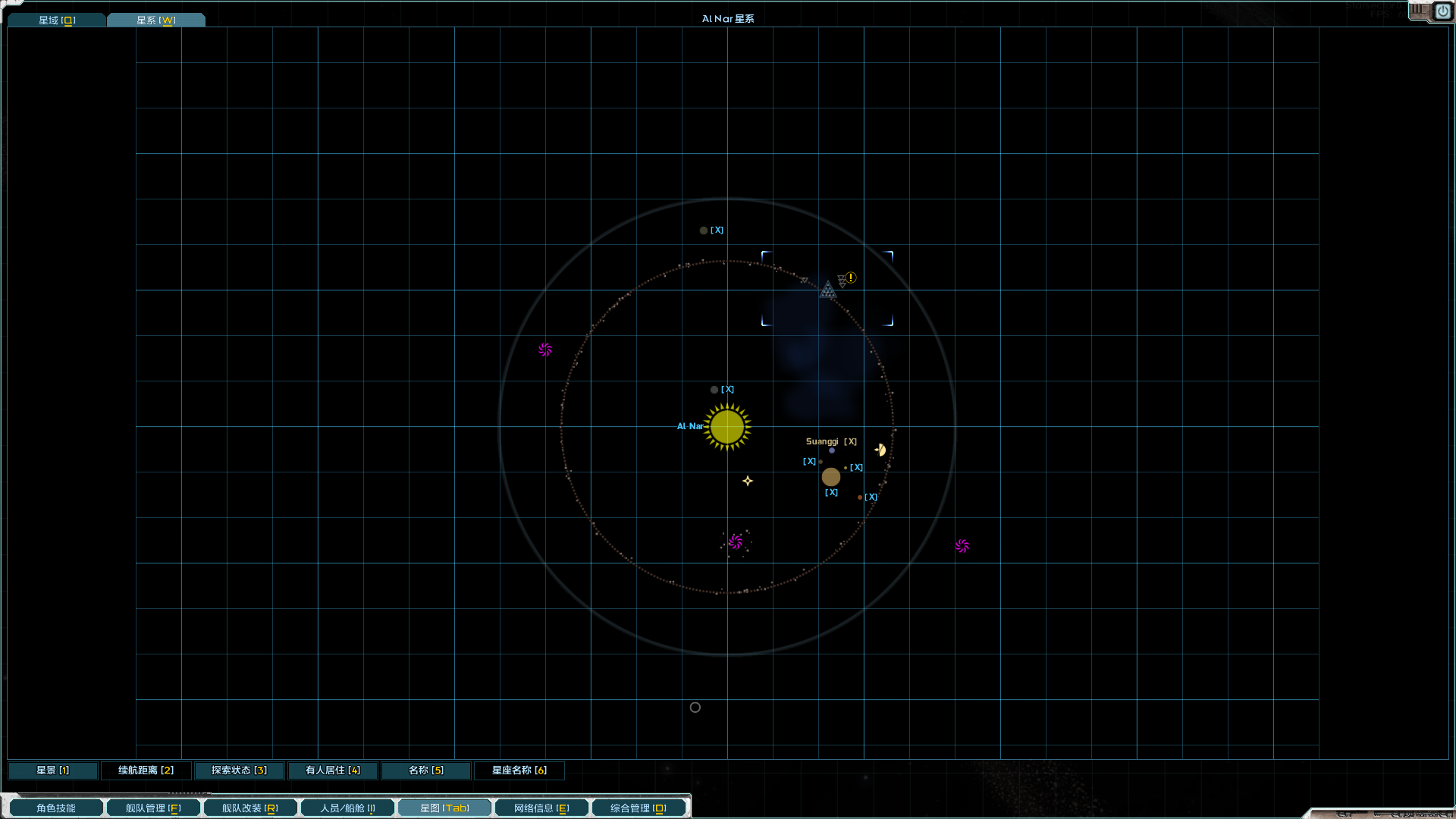1456x819 pixels.
Task: Select the Al-Nar star at system center
Action: point(727,427)
